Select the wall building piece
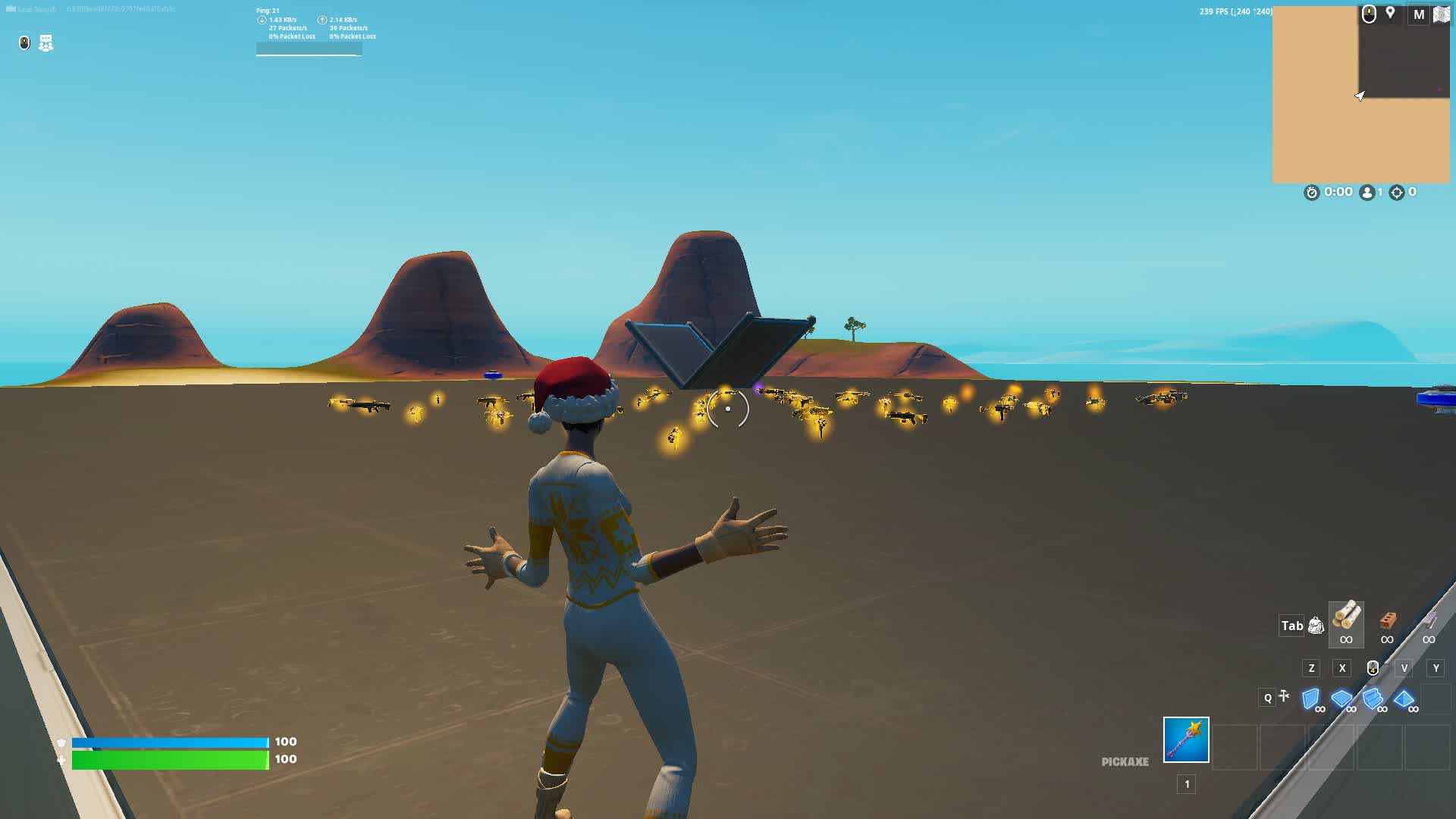This screenshot has height=819, width=1456. (x=1310, y=698)
